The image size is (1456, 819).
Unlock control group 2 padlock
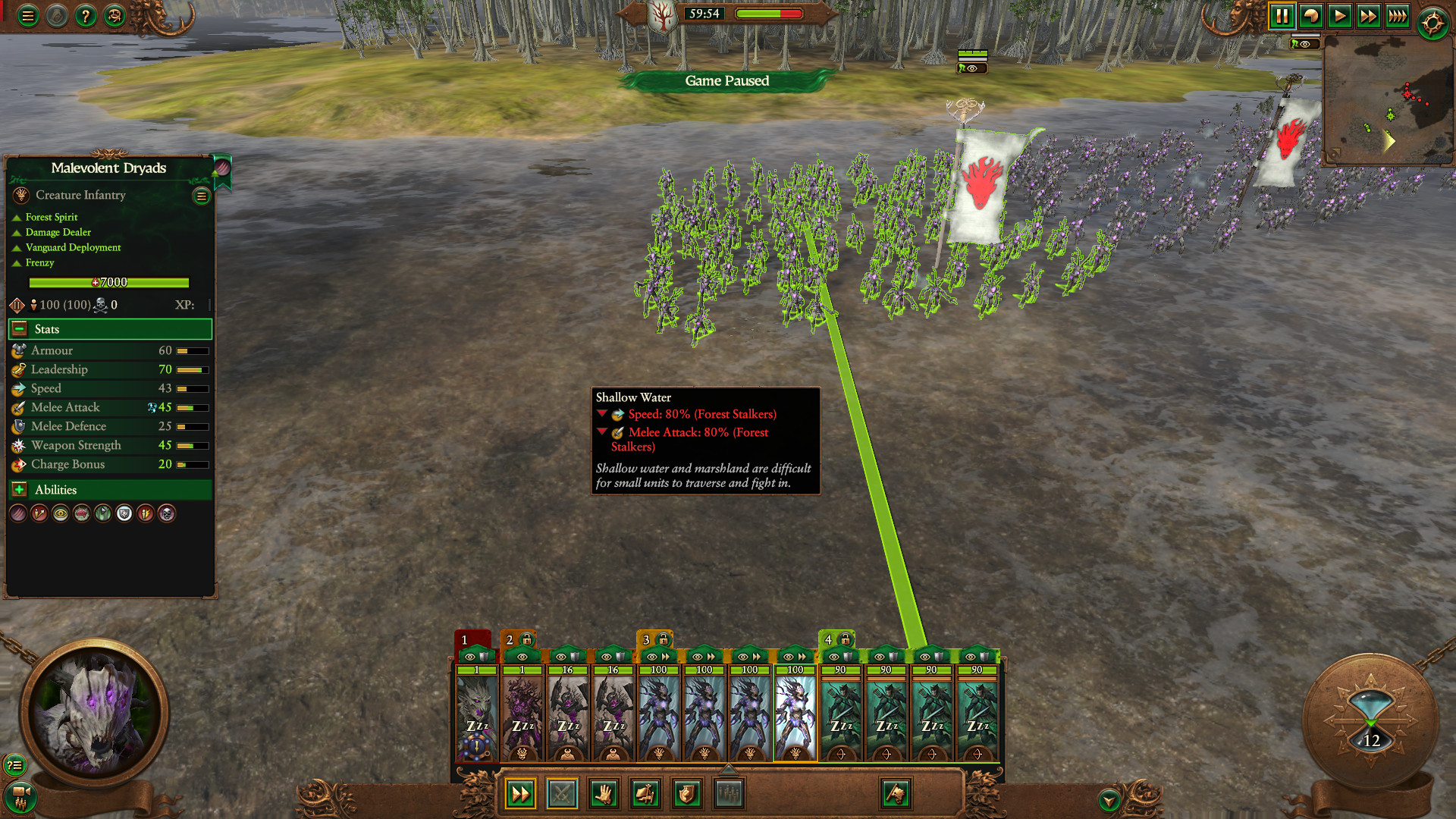[x=525, y=640]
